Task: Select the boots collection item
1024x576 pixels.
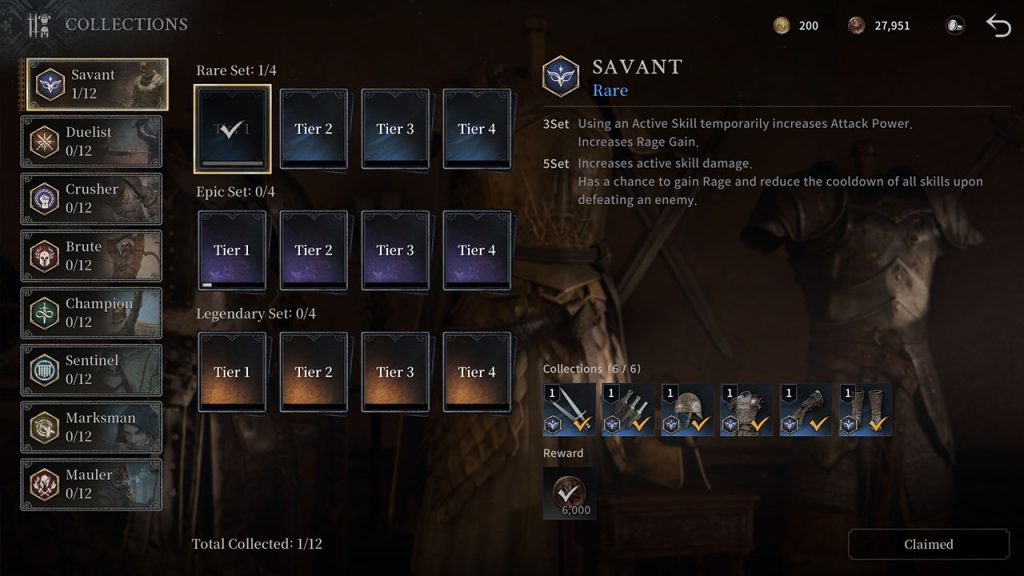Action: click(x=866, y=410)
